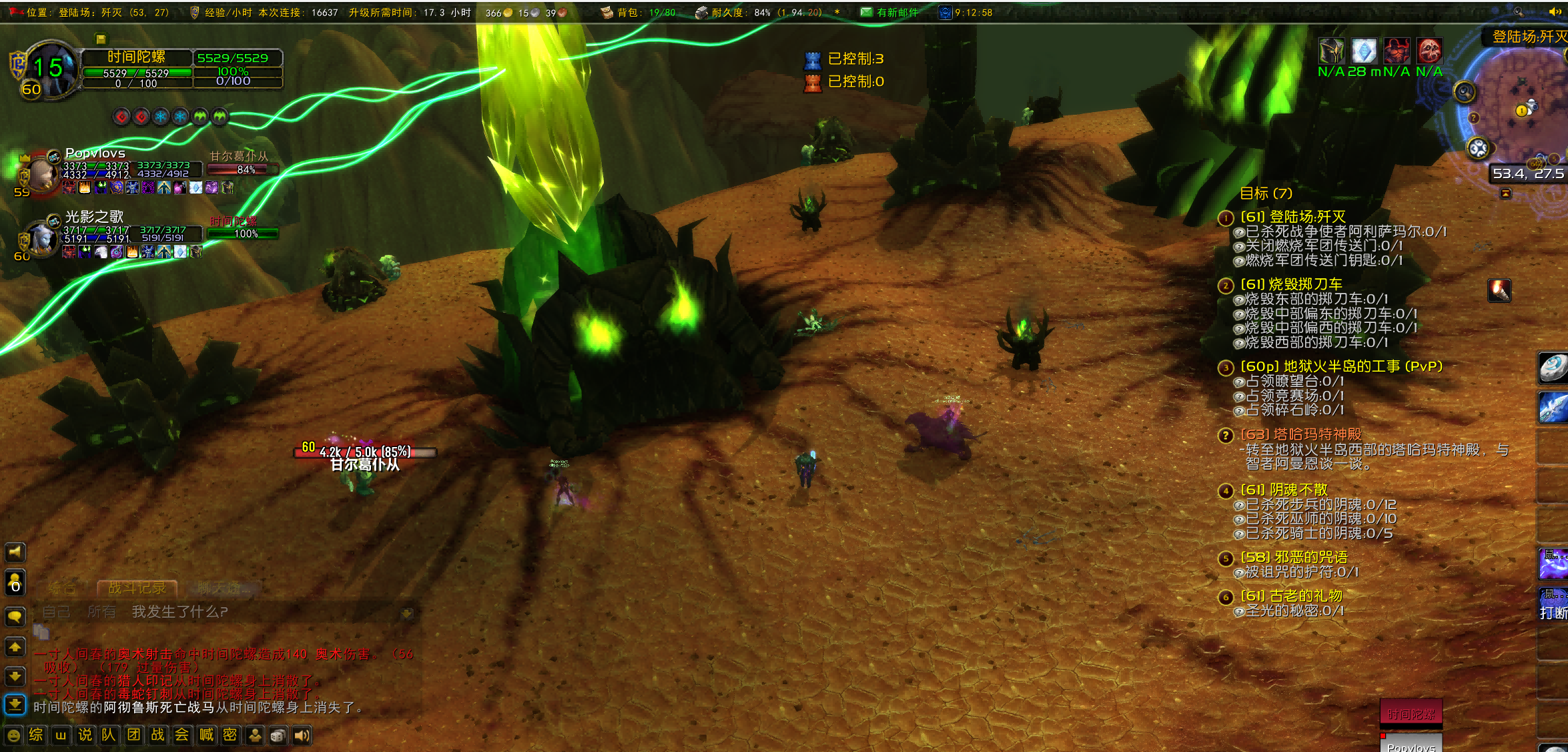Open the new mail notification 有新邮件

[889, 12]
